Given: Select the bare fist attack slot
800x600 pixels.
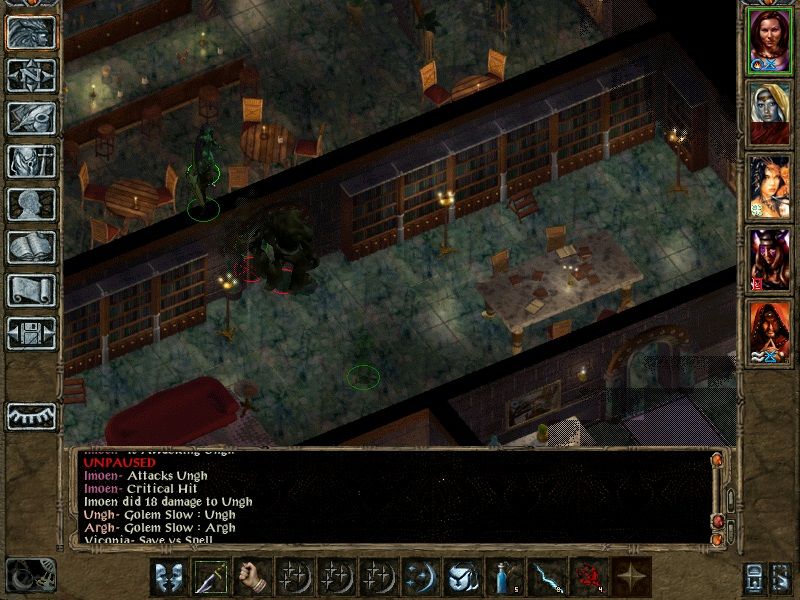Looking at the screenshot, I should [x=251, y=579].
